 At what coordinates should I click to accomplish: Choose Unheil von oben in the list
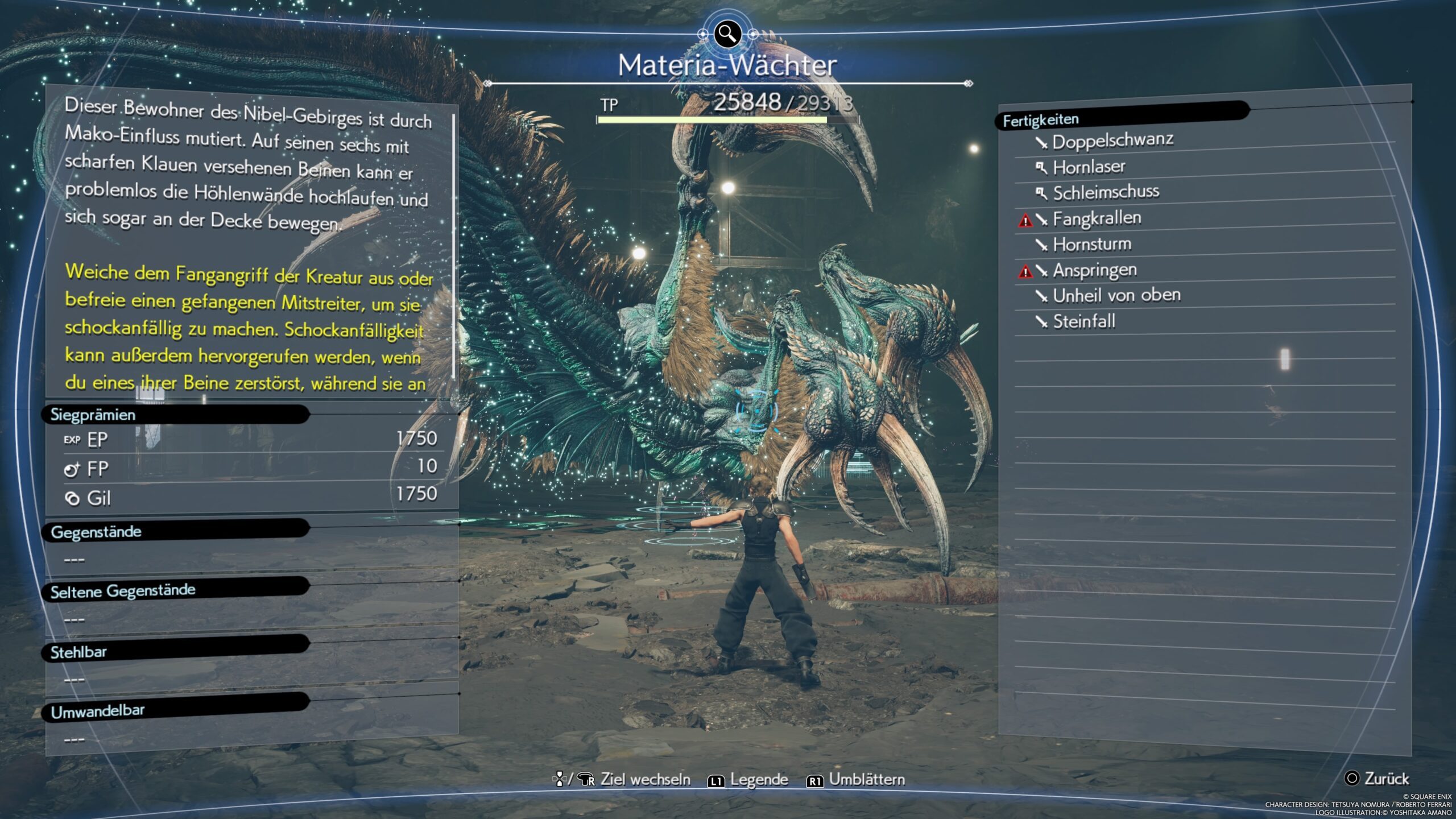point(1116,296)
